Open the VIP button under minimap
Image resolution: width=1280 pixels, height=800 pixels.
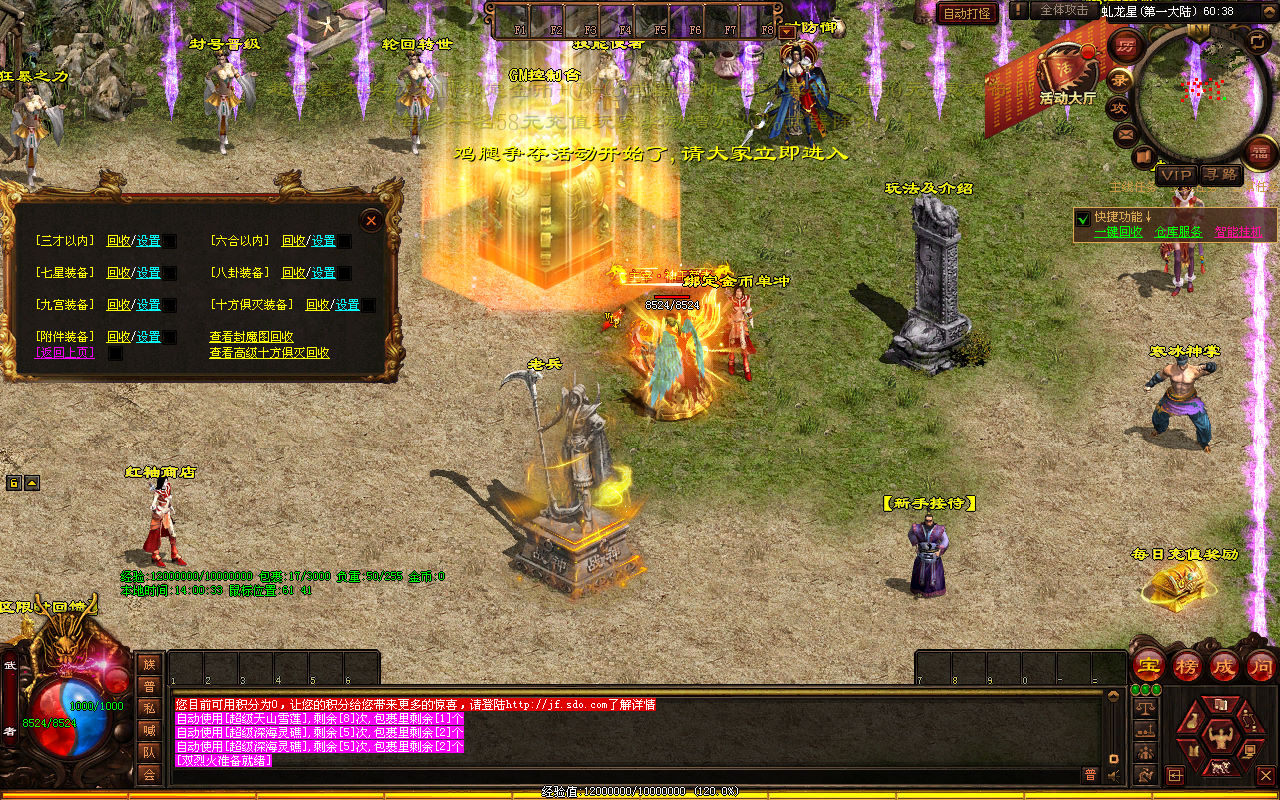point(1176,175)
